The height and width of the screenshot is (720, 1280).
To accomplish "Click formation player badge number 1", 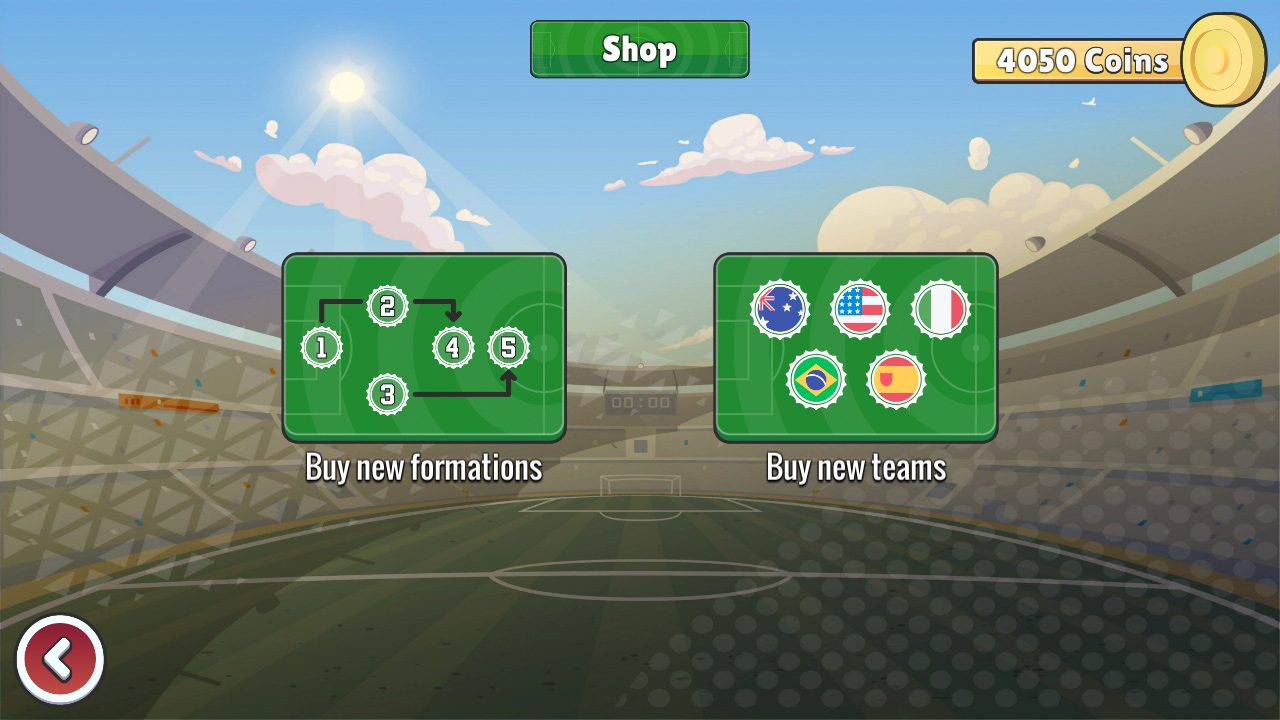I will pos(321,348).
